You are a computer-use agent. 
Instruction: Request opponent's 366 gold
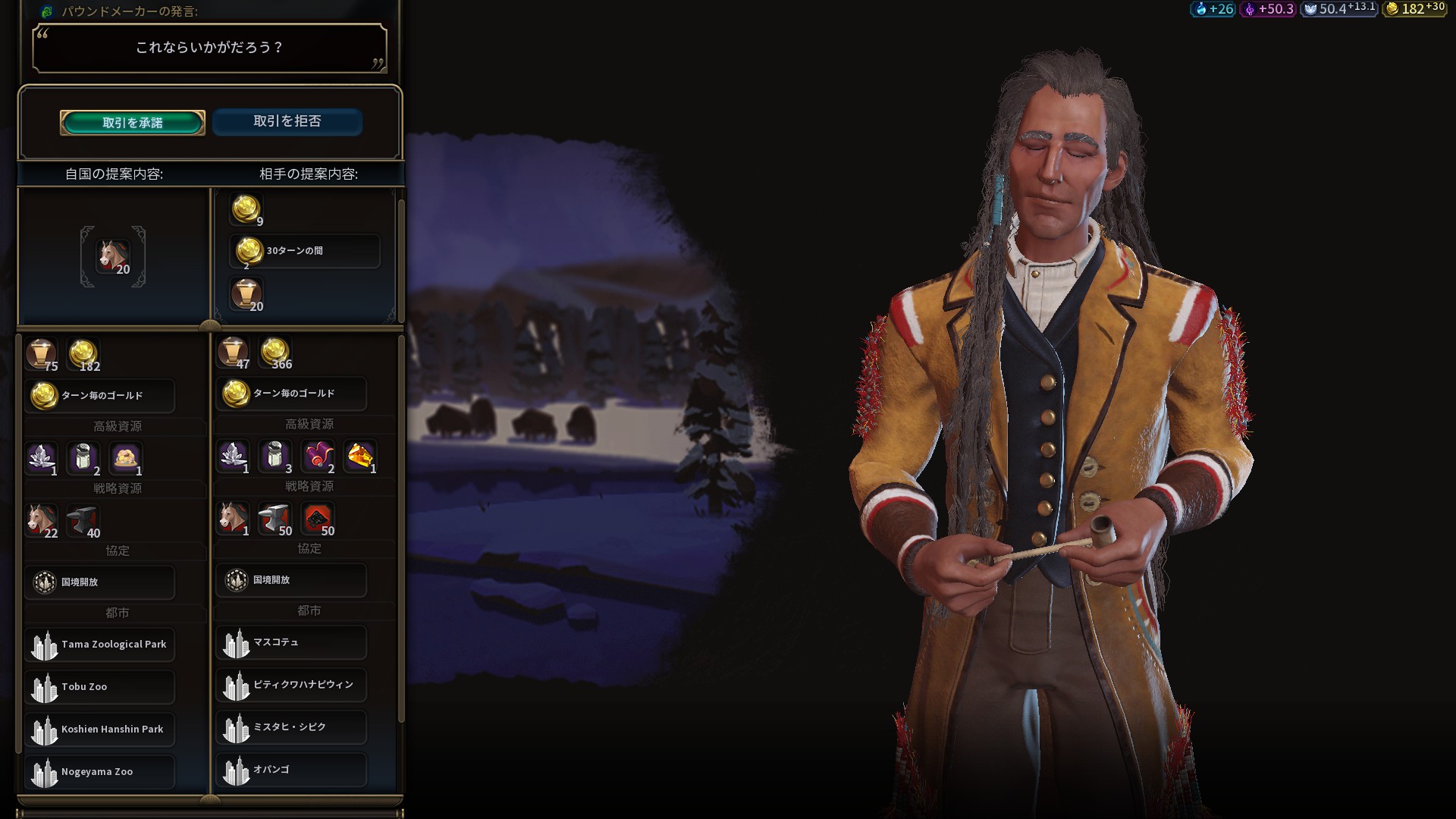click(275, 353)
